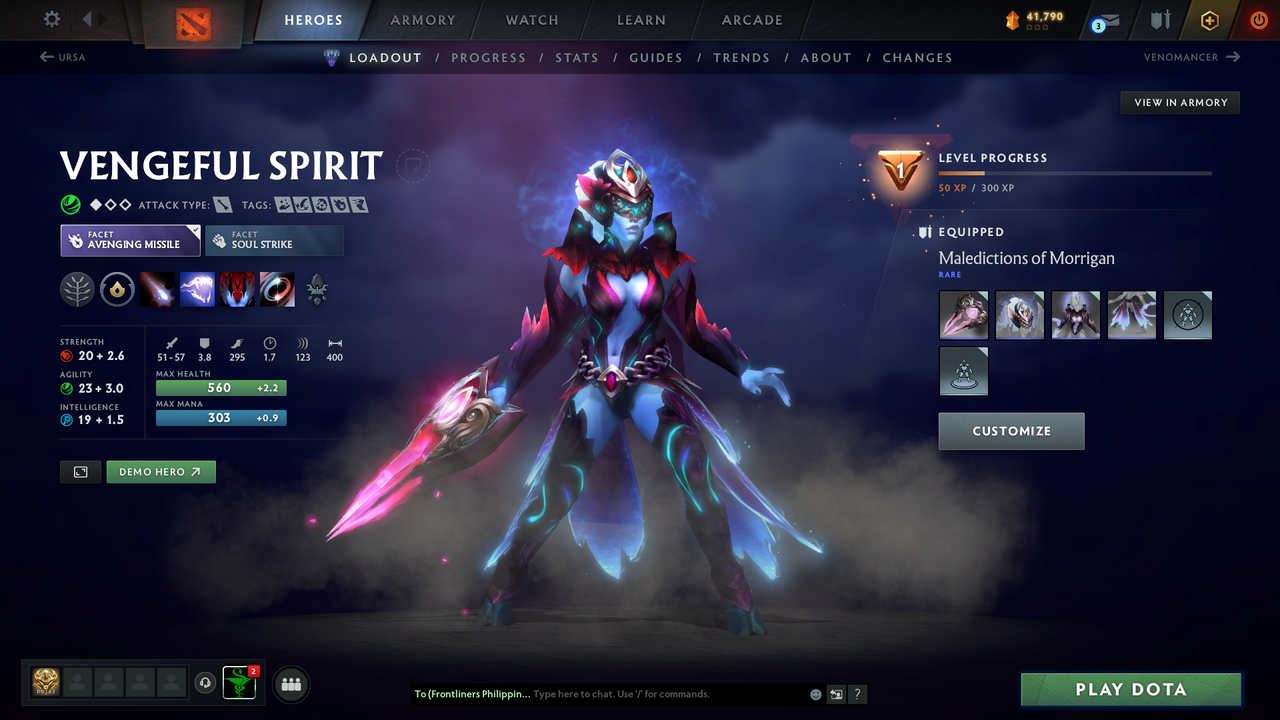
Task: Click the emoticon icon in chat bar
Action: (815, 693)
